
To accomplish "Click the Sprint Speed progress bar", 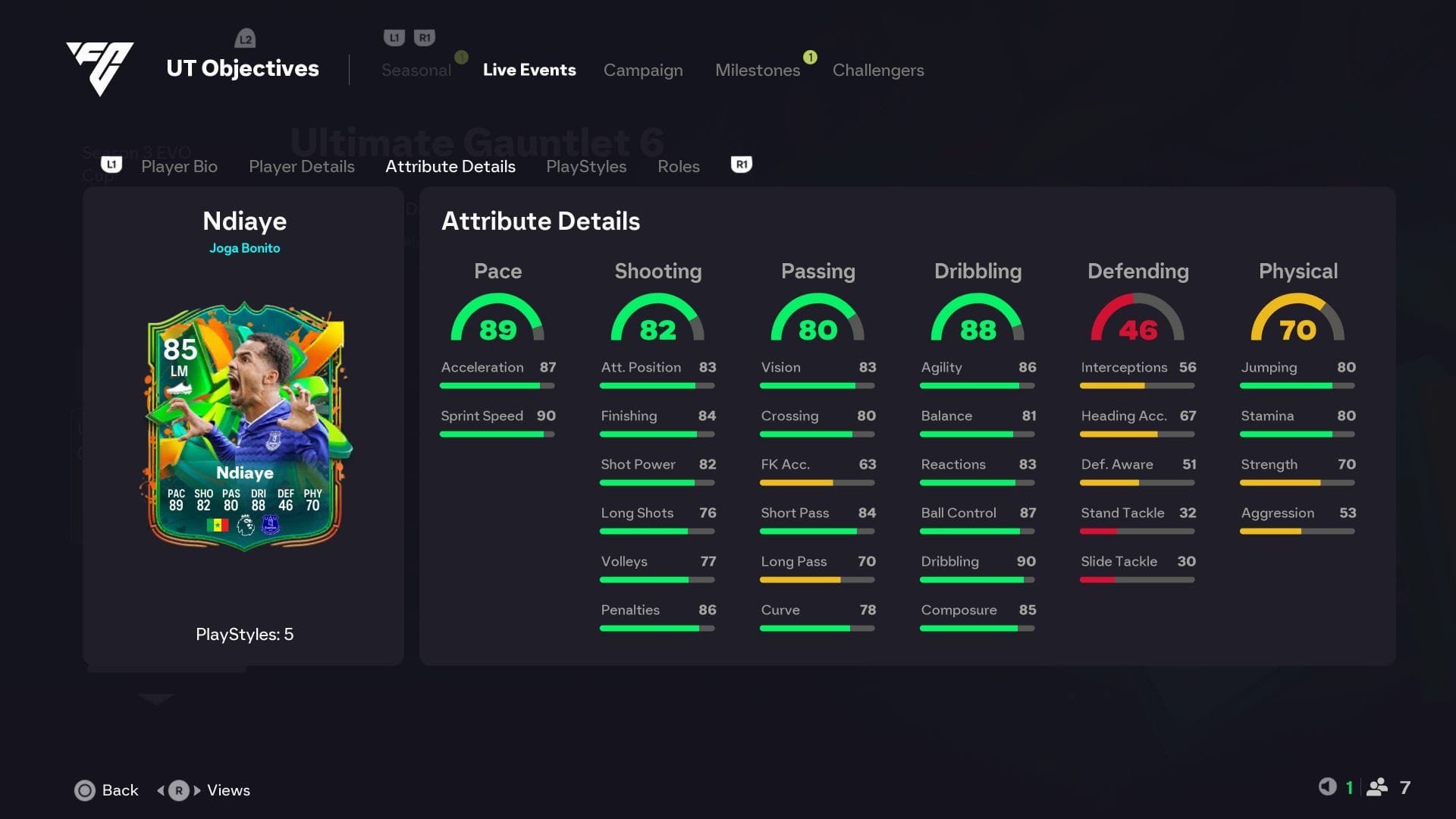I will pos(497,434).
